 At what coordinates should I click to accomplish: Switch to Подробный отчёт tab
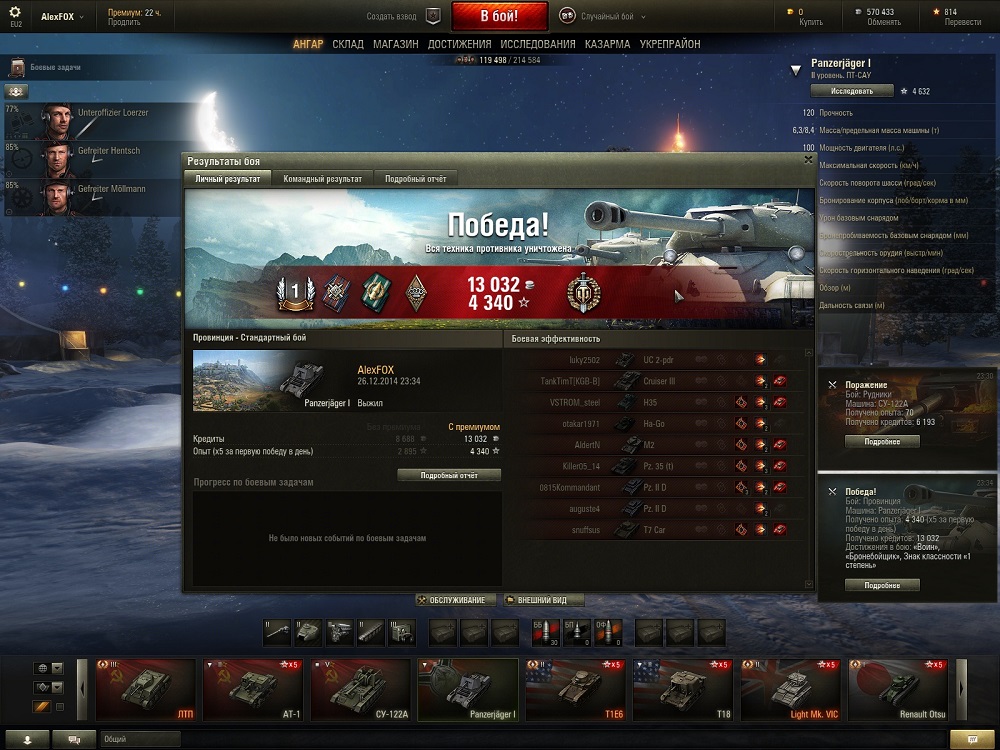click(x=416, y=178)
